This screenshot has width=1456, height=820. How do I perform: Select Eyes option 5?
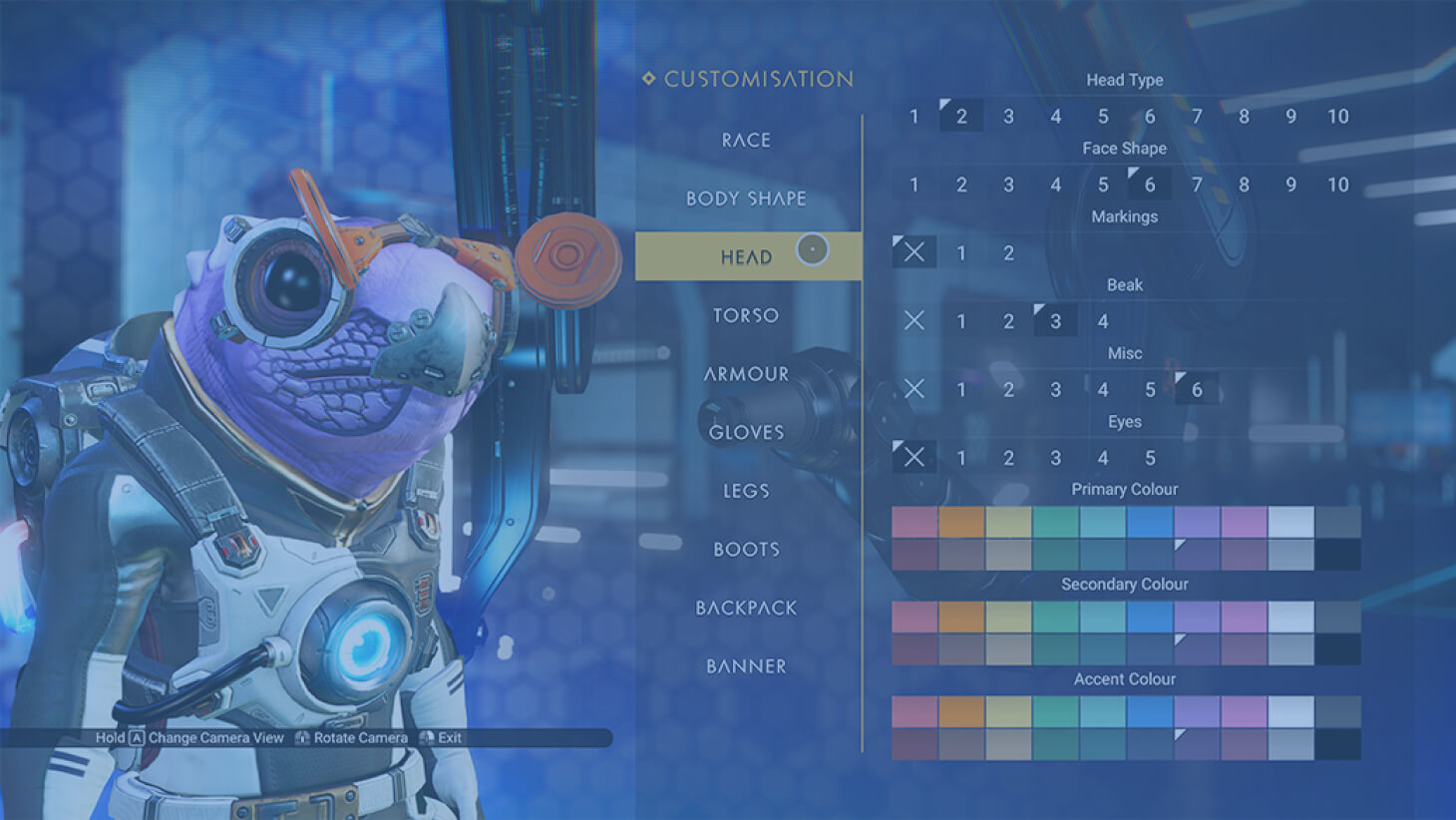click(1150, 458)
